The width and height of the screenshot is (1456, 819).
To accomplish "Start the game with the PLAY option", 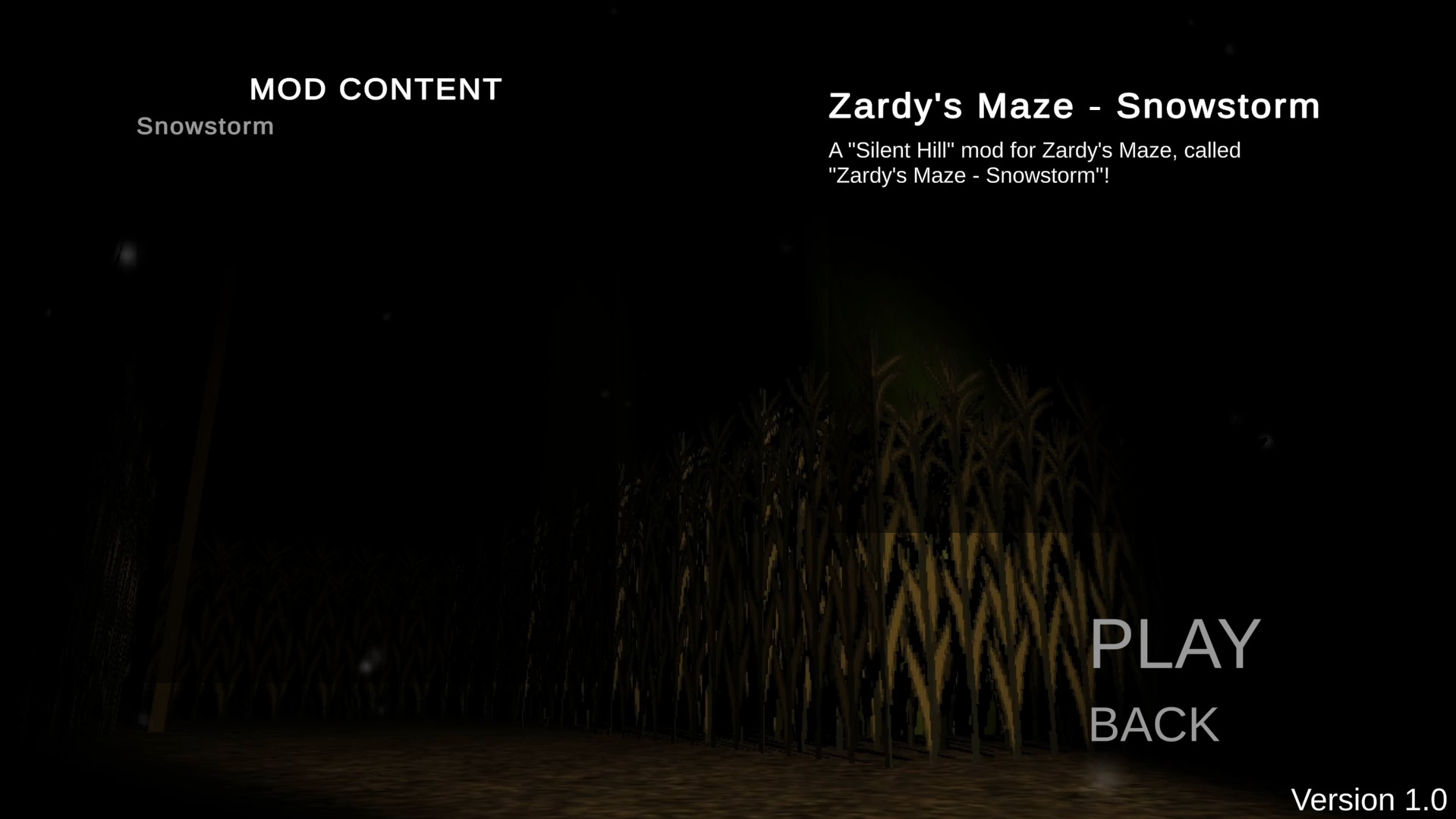I will pyautogui.click(x=1173, y=644).
